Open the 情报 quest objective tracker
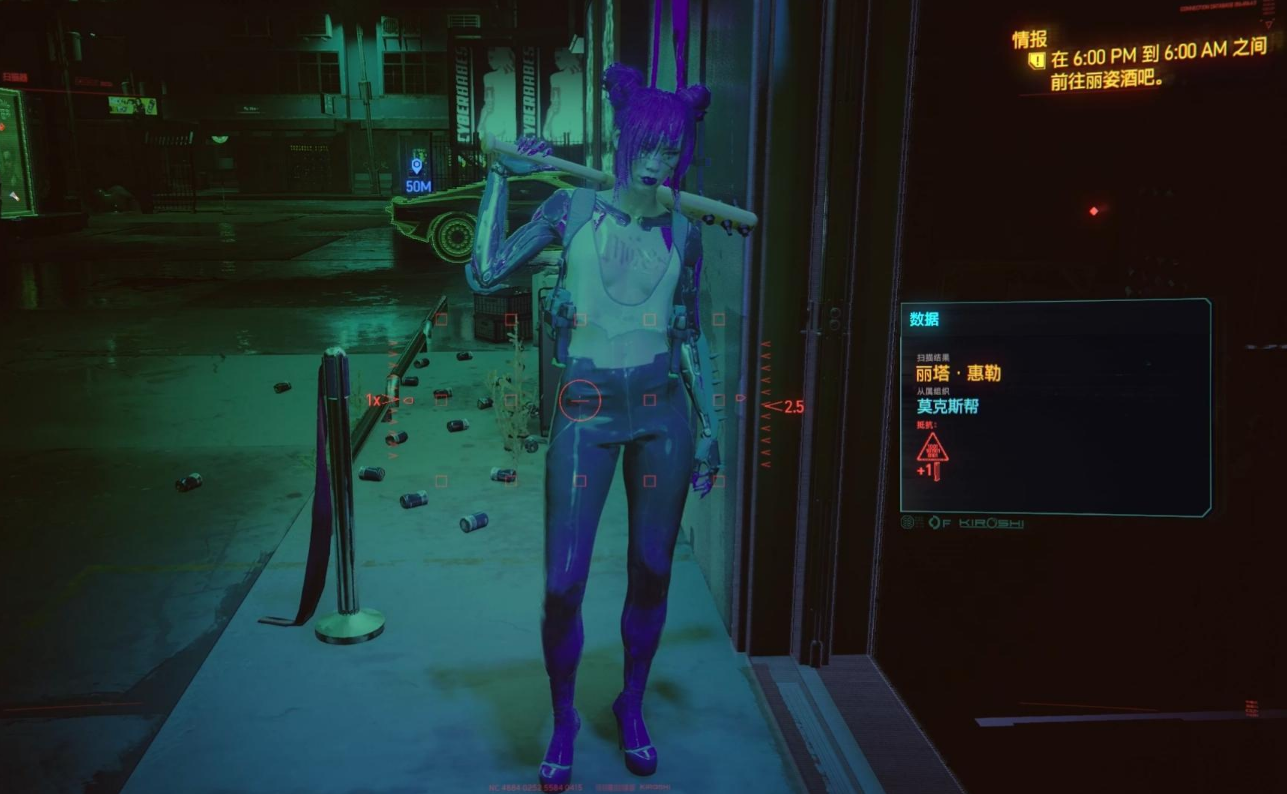The image size is (1287, 794). click(1029, 39)
